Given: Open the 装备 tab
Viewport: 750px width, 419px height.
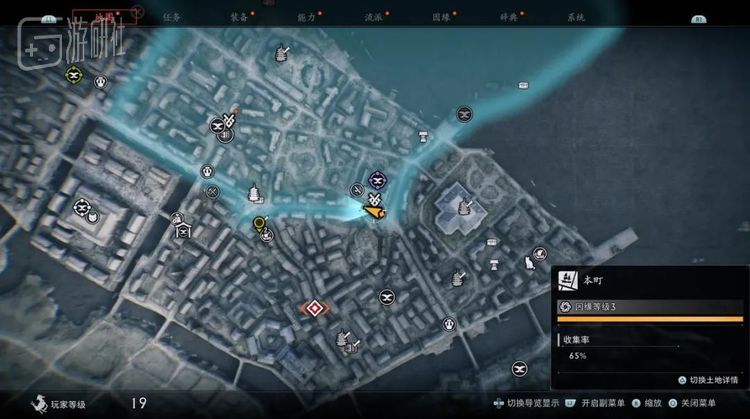Looking at the screenshot, I should 239,17.
